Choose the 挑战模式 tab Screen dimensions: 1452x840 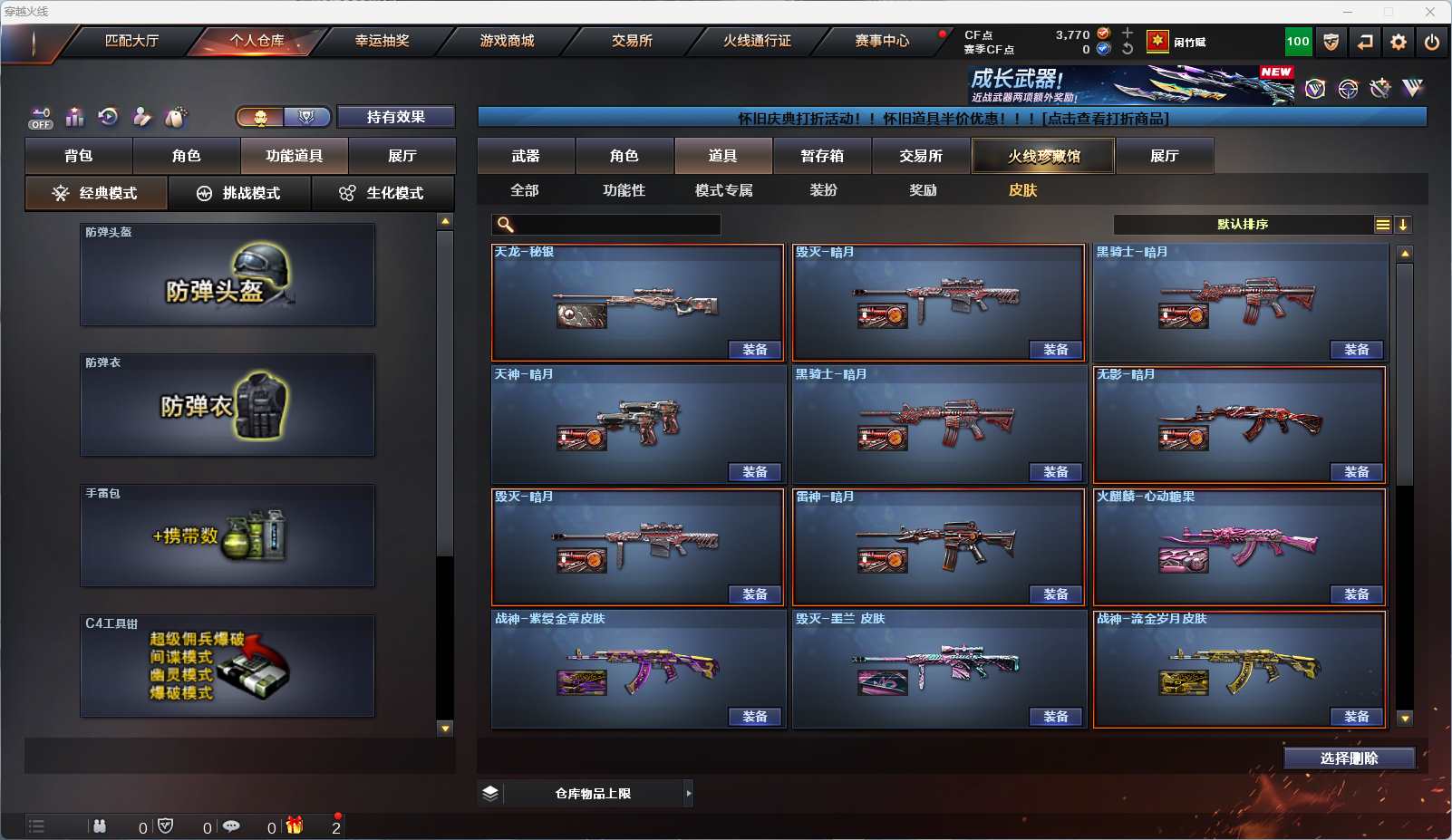(240, 193)
